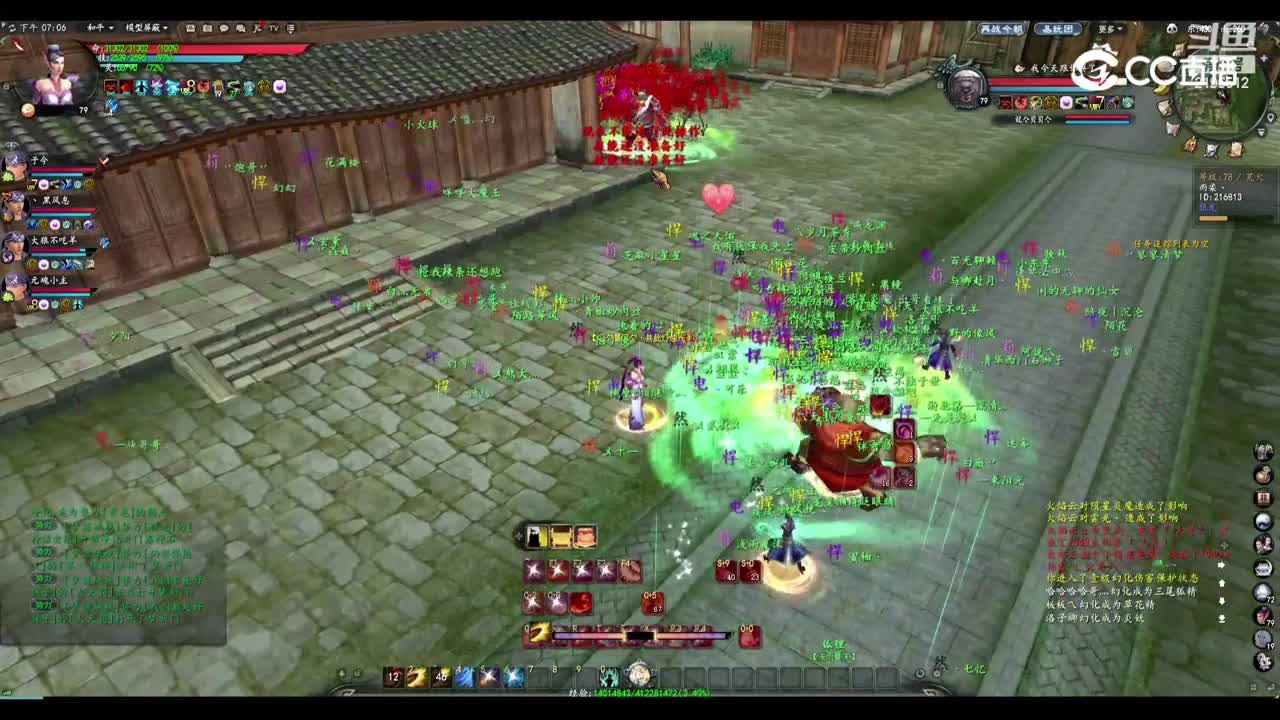Image resolution: width=1280 pixels, height=720 pixels.
Task: Open the screenshot camera icon in top toolbar
Action: (x=208, y=28)
